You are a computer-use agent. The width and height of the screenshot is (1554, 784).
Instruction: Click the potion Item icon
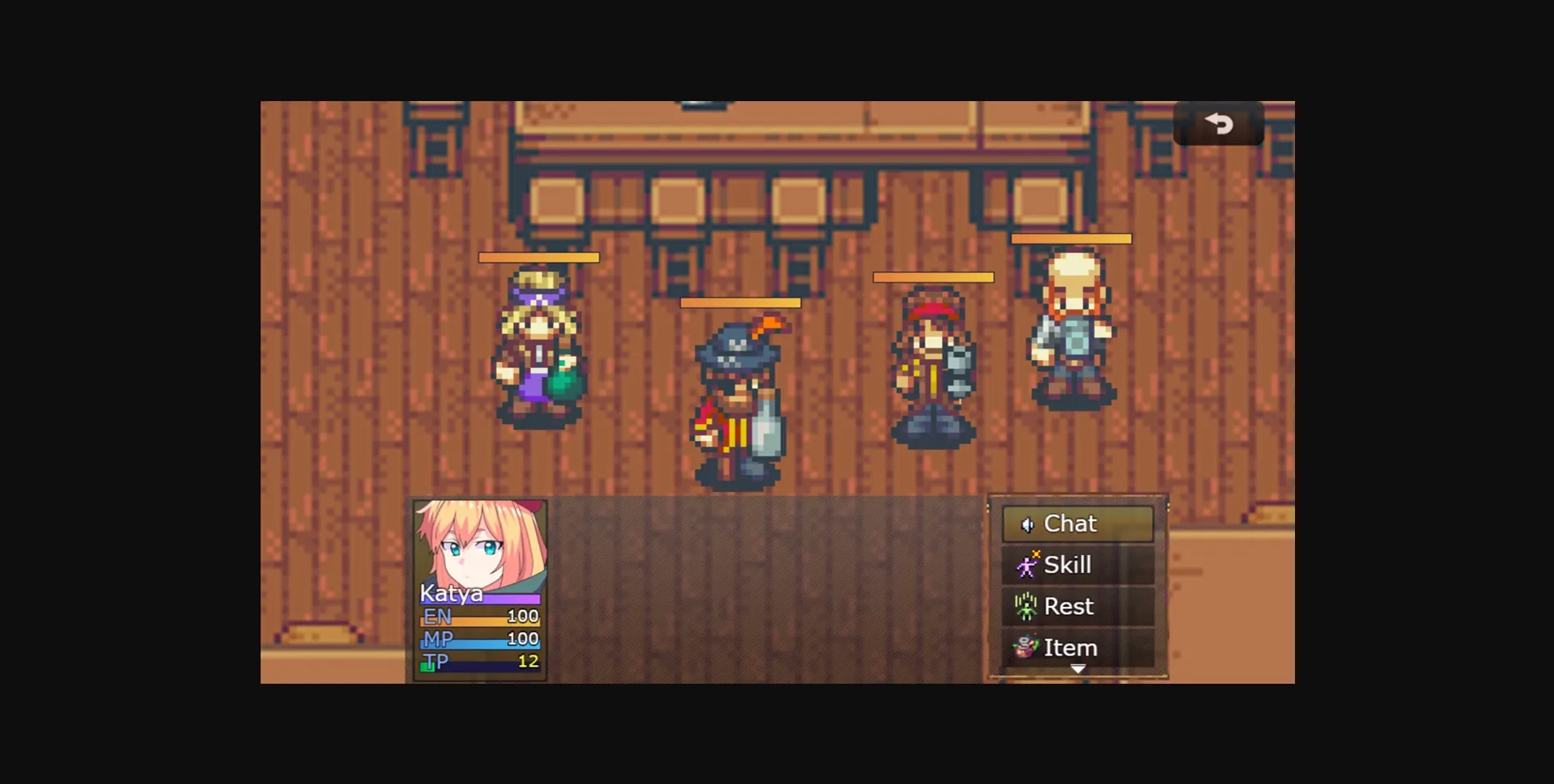(x=1025, y=647)
